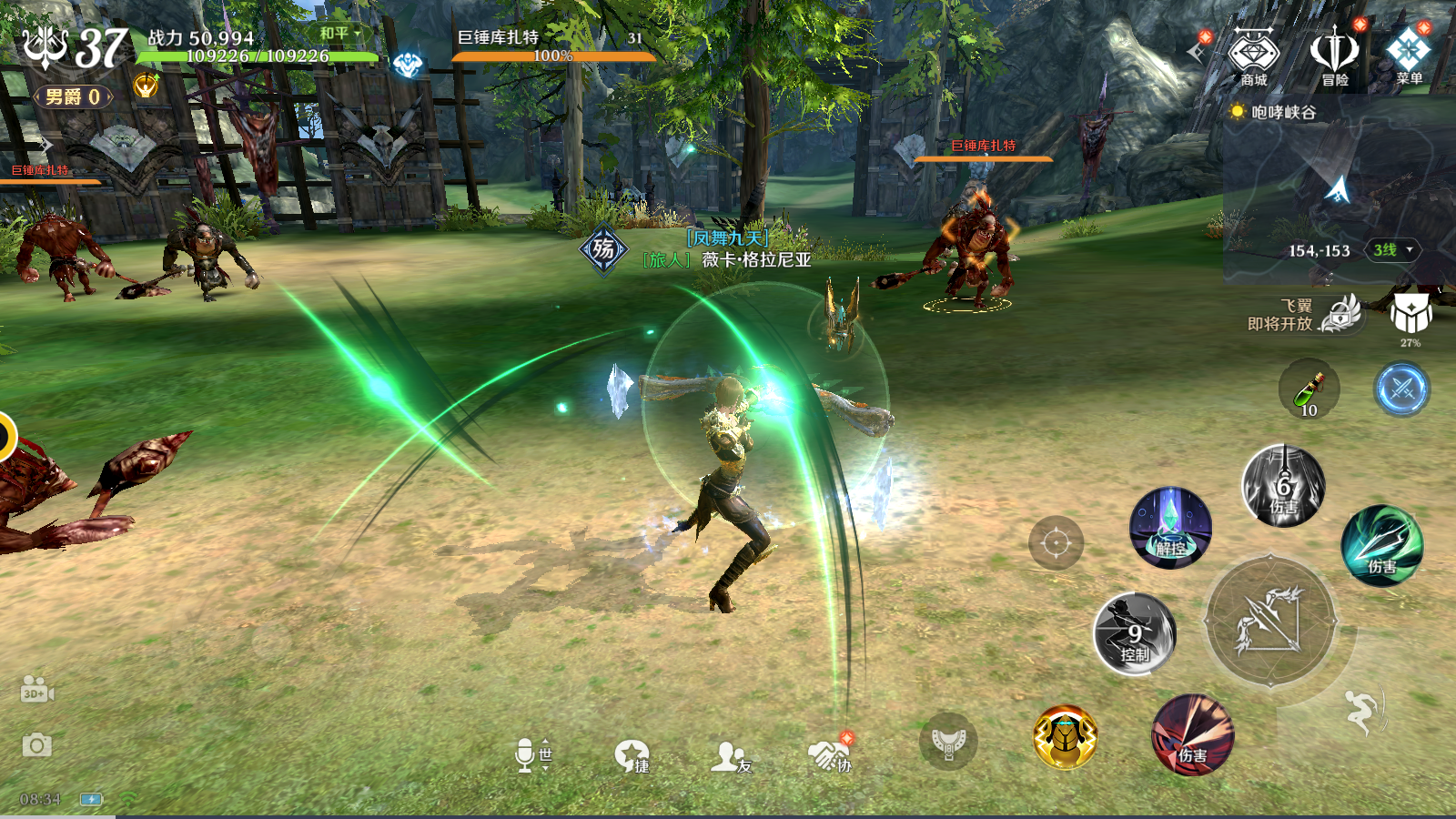Open the 商城 shop menu
The height and width of the screenshot is (819, 1456).
(x=1253, y=56)
